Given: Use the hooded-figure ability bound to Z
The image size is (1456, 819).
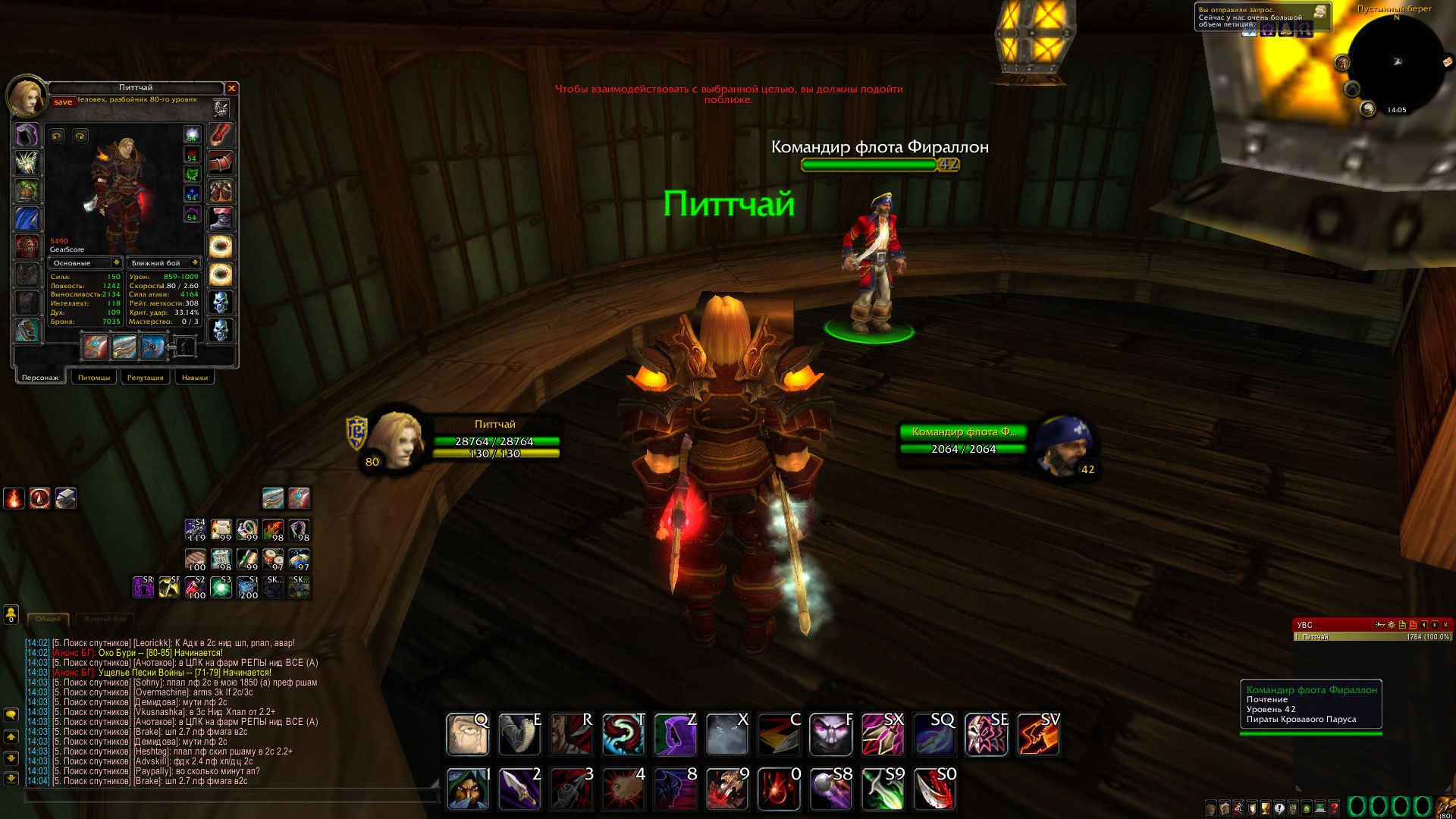Looking at the screenshot, I should coord(675,734).
